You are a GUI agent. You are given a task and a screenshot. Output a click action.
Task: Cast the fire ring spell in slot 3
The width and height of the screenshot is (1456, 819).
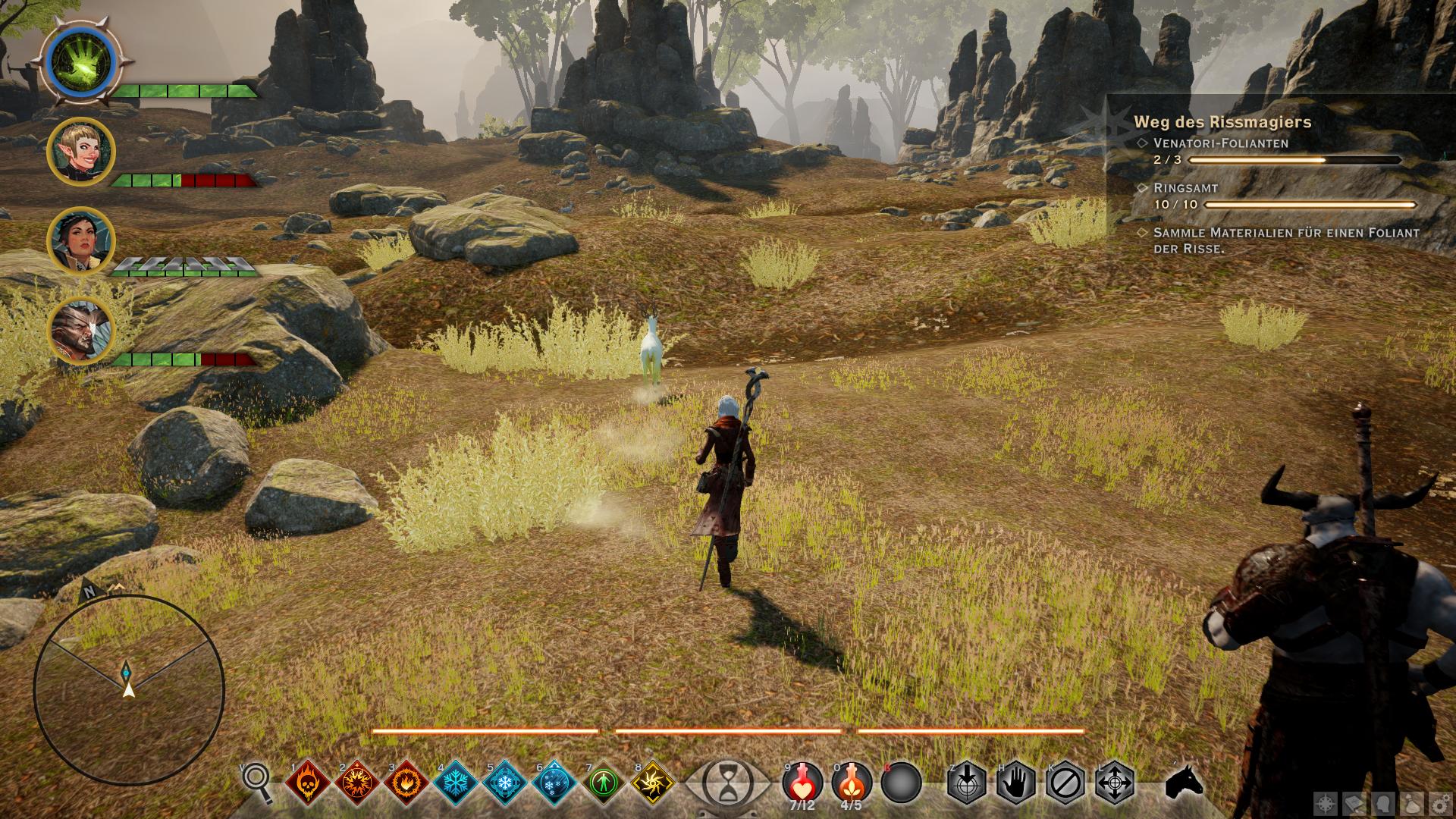click(406, 781)
